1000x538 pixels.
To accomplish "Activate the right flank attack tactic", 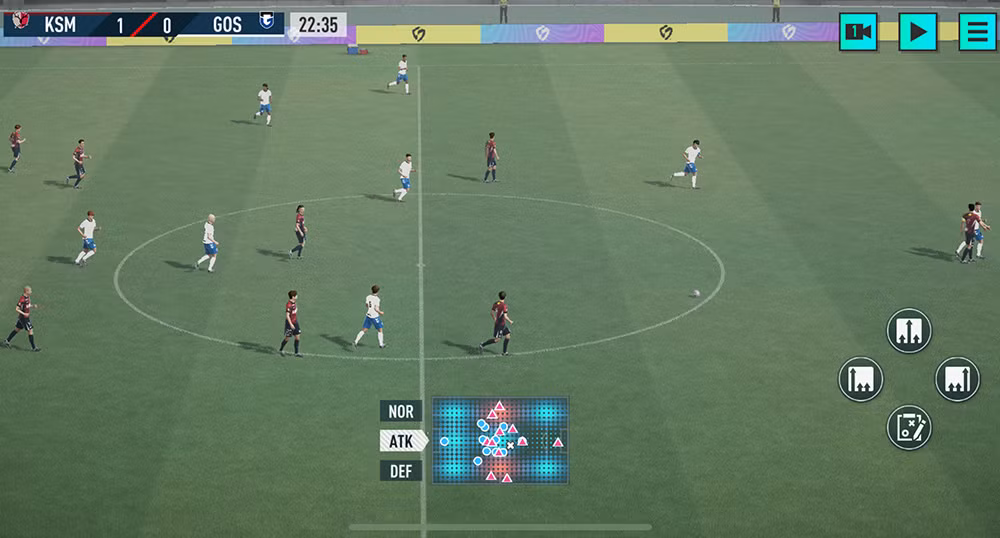I will click(957, 380).
